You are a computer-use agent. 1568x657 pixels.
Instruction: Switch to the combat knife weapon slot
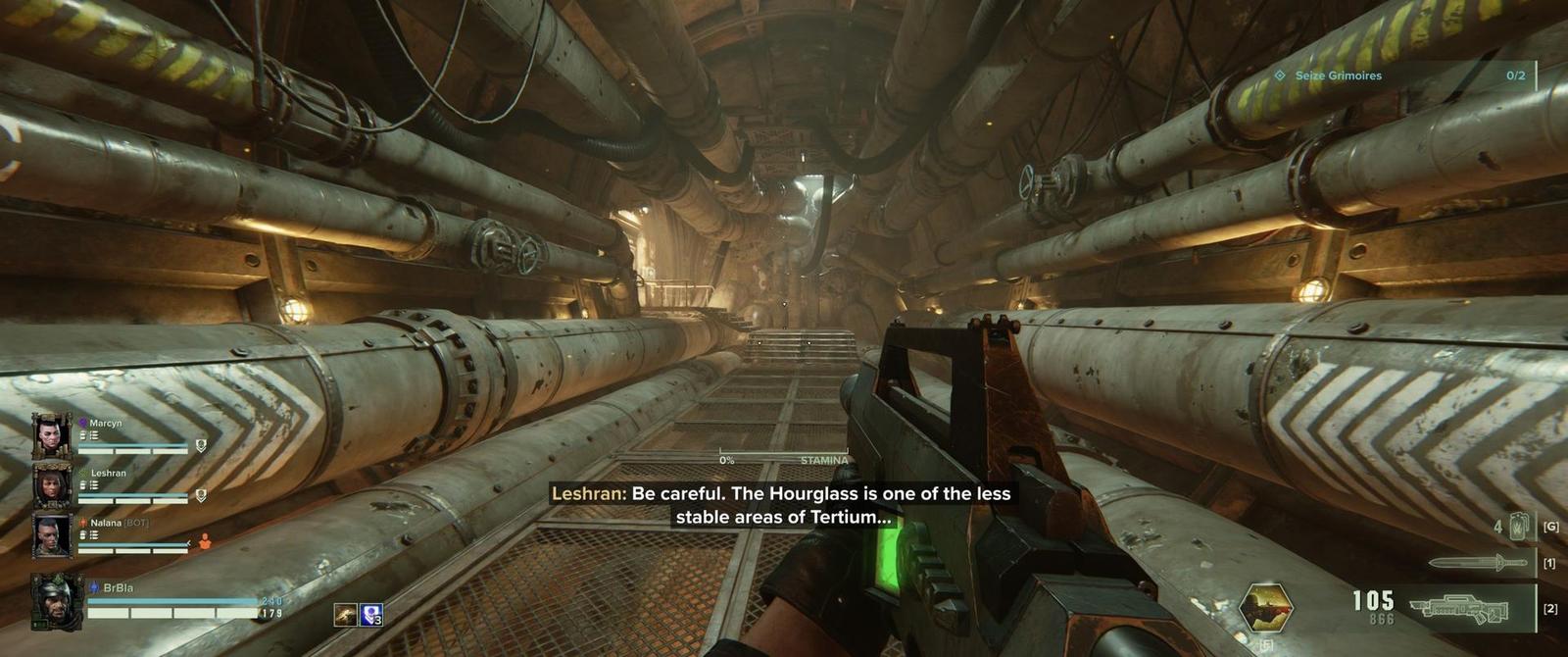1477,563
